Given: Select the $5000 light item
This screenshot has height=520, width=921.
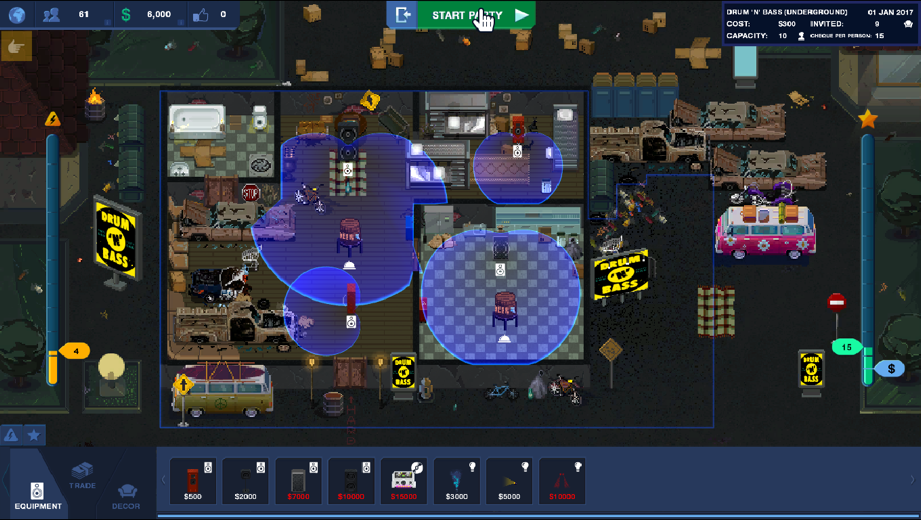Looking at the screenshot, I should click(x=509, y=481).
